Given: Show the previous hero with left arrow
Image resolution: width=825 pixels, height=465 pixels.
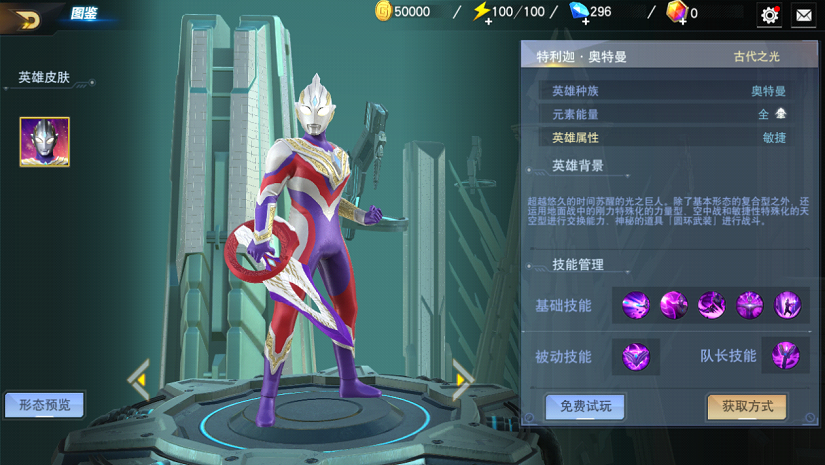Looking at the screenshot, I should [x=139, y=380].
